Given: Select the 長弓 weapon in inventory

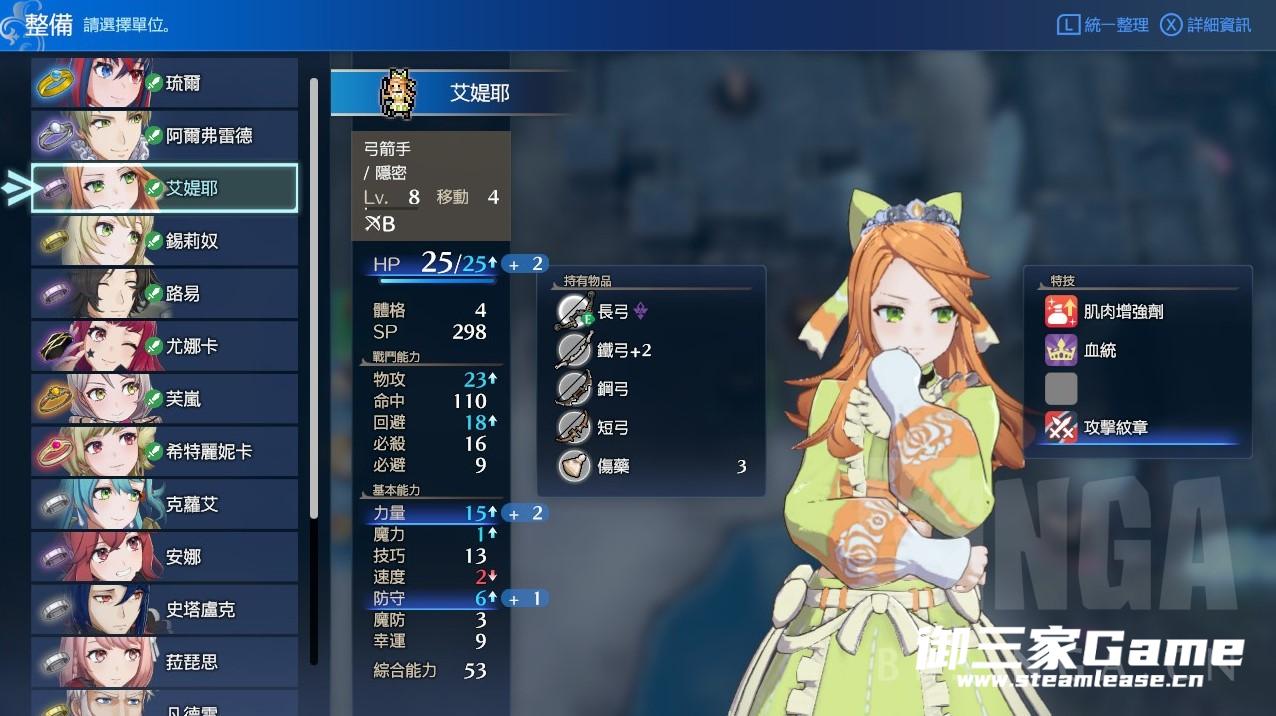Looking at the screenshot, I should (x=613, y=312).
